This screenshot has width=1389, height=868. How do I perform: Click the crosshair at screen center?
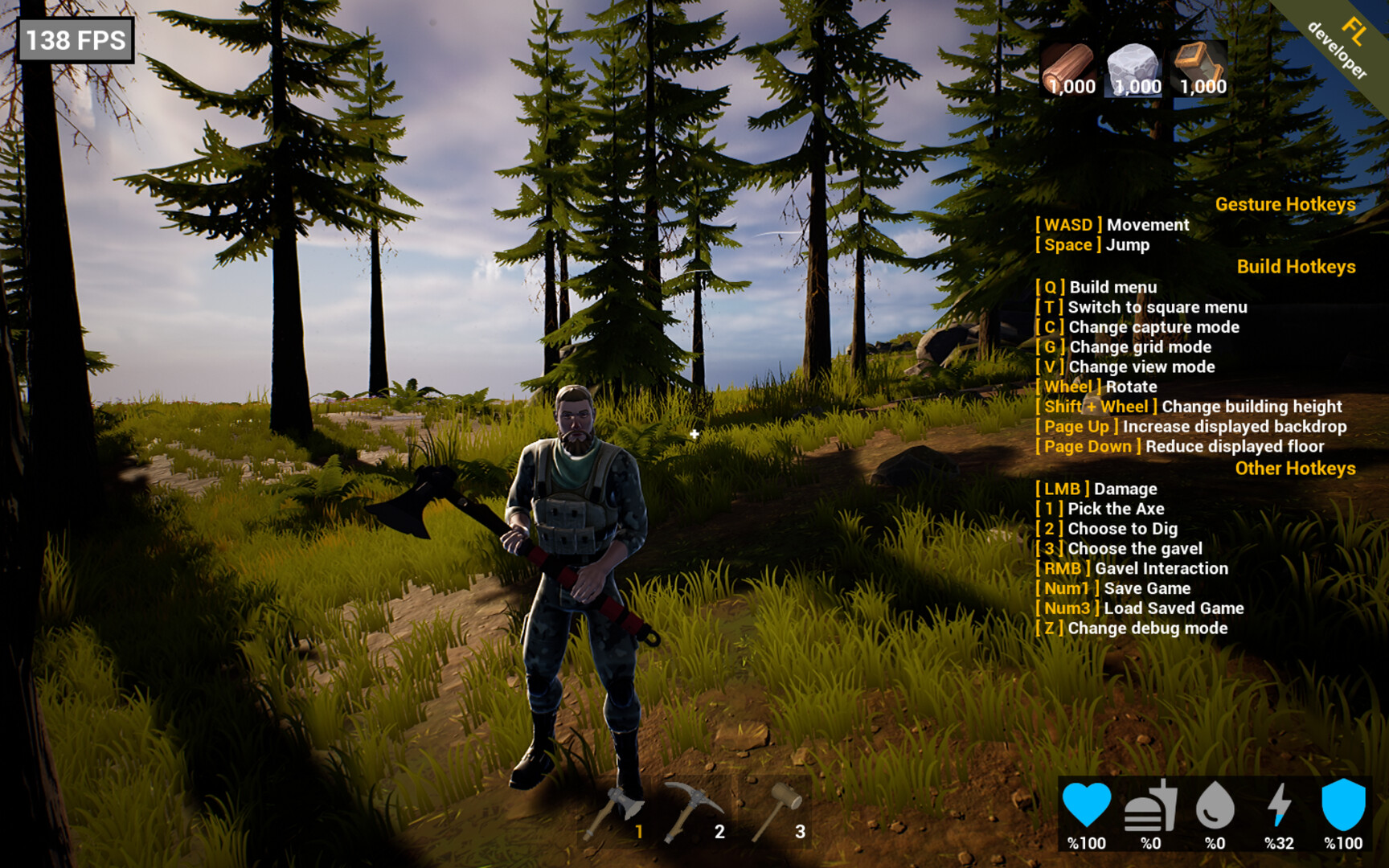pos(694,434)
